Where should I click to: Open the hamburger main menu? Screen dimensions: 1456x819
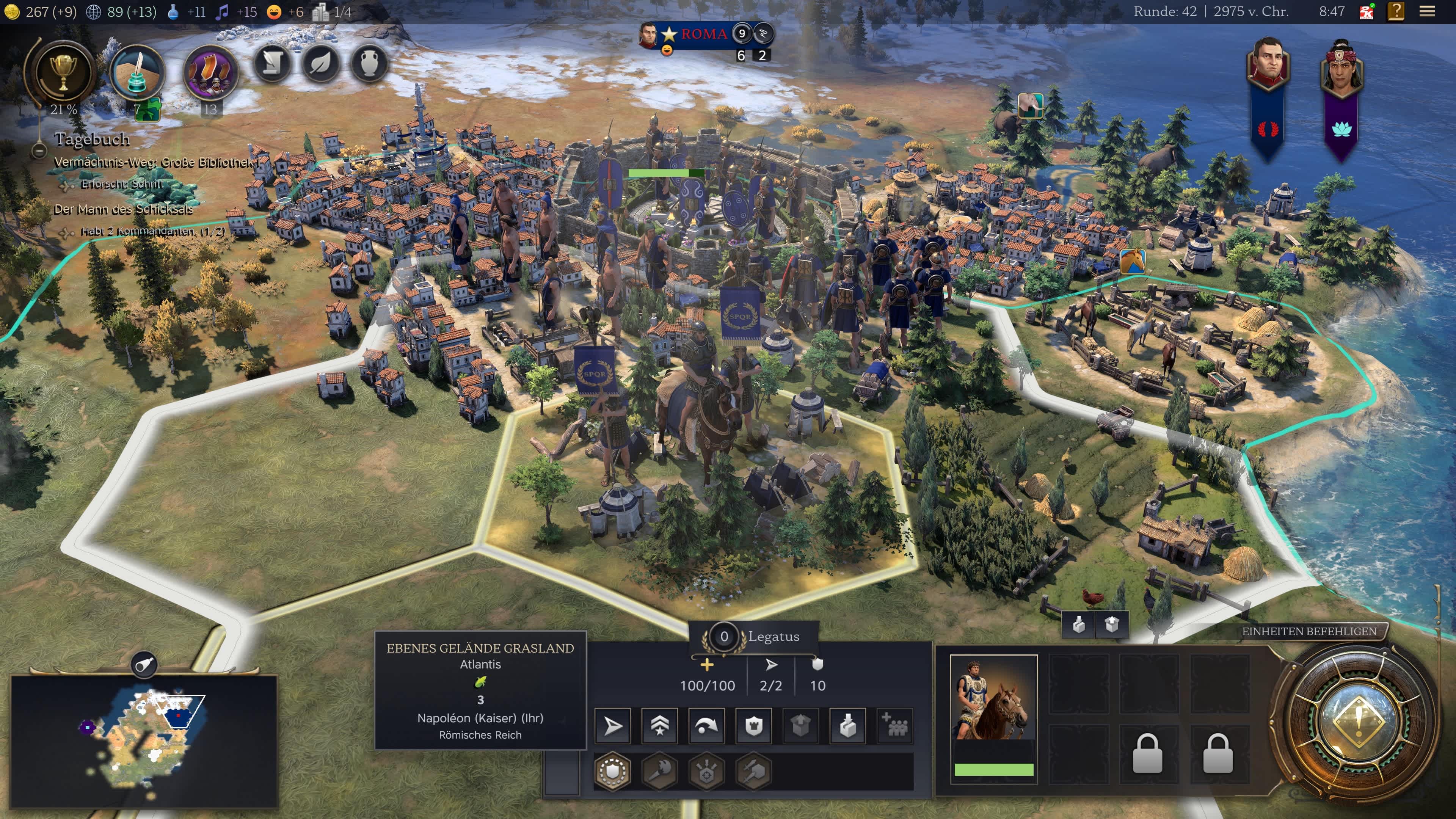click(1426, 12)
